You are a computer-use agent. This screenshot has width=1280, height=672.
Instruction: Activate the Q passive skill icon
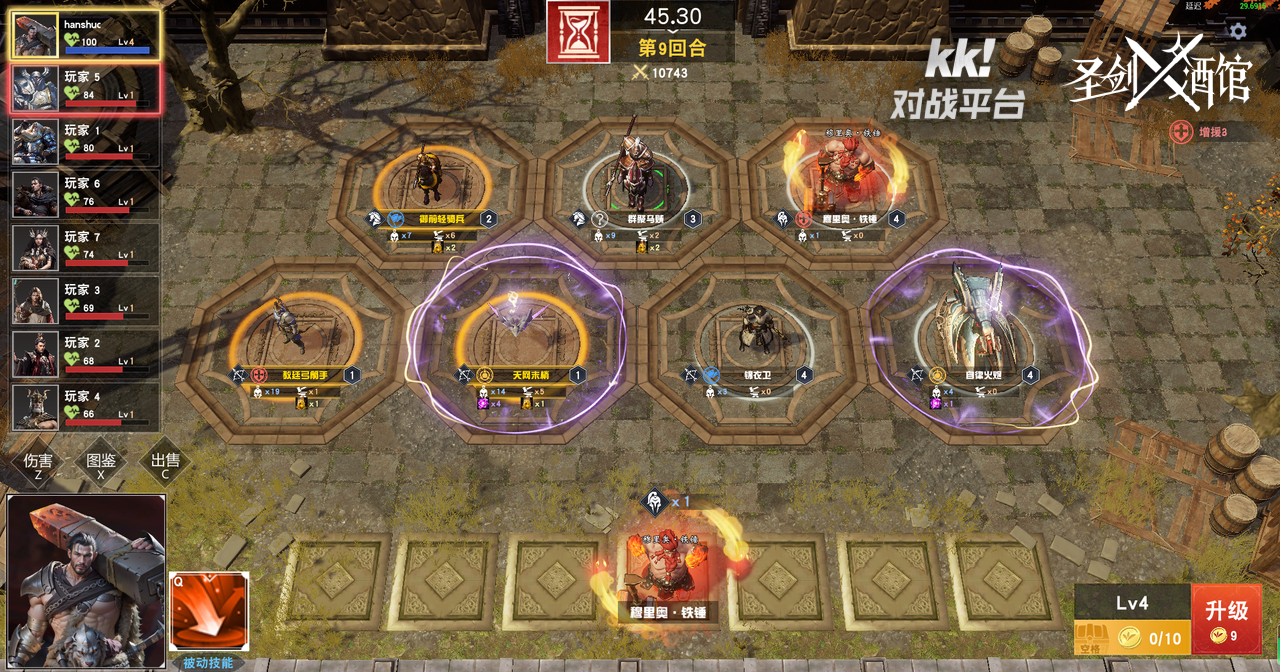coord(209,611)
